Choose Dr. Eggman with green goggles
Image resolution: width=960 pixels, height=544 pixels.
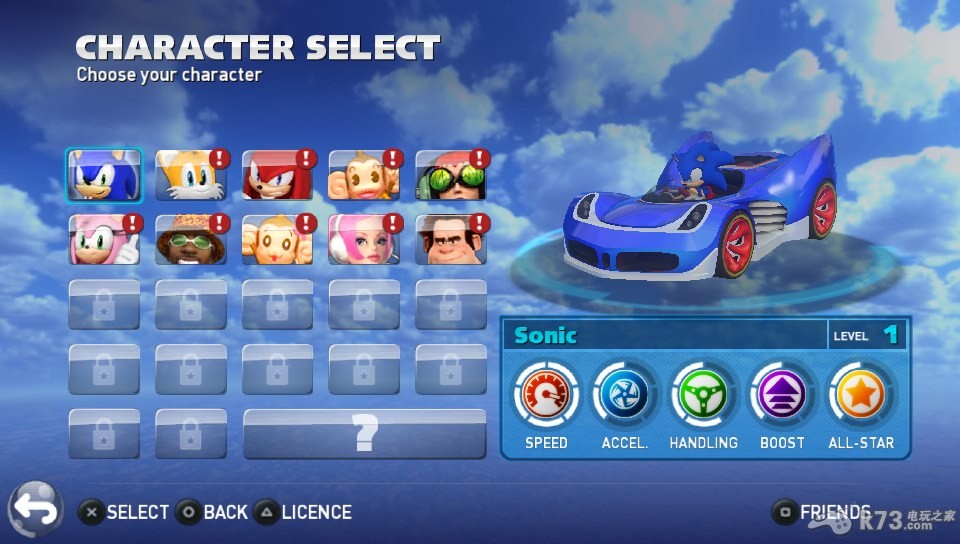point(451,176)
